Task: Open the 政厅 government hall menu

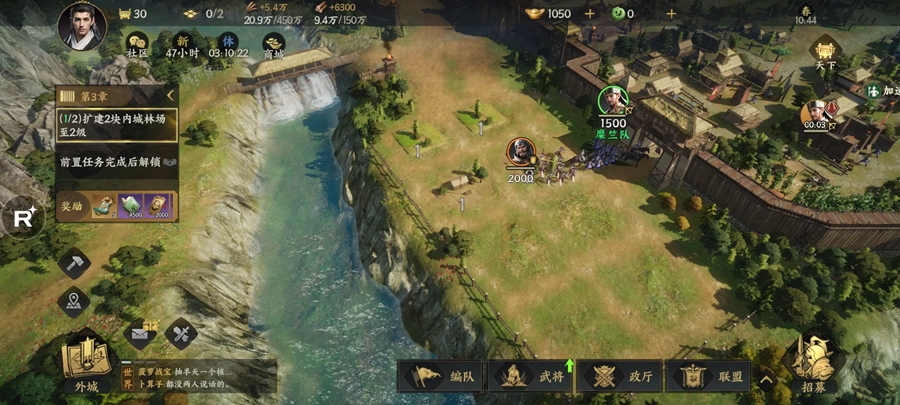Action: click(x=620, y=376)
